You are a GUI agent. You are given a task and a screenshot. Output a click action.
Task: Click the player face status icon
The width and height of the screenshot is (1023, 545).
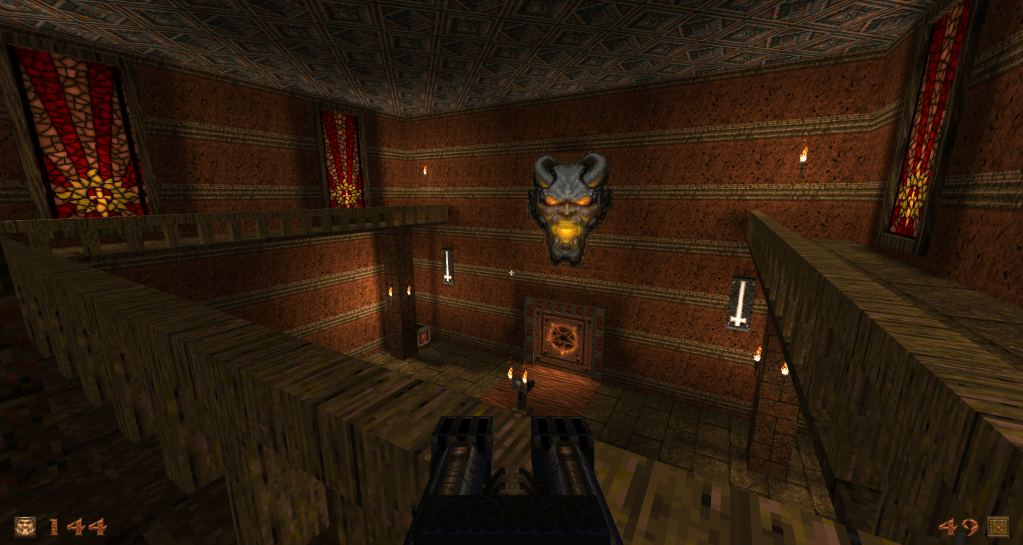pyautogui.click(x=25, y=526)
